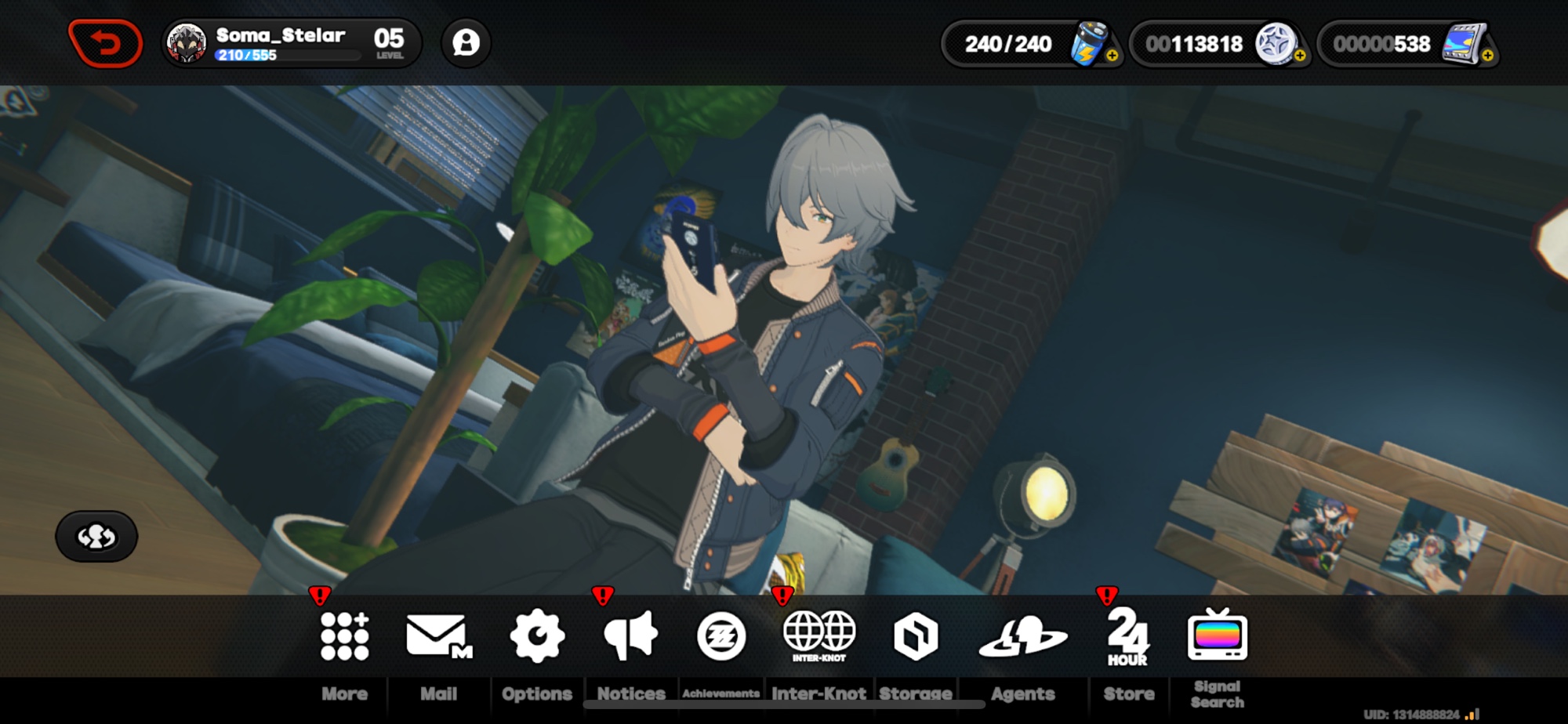Open Storage box icon
Screen dimensions: 1568x724
[x=916, y=635]
